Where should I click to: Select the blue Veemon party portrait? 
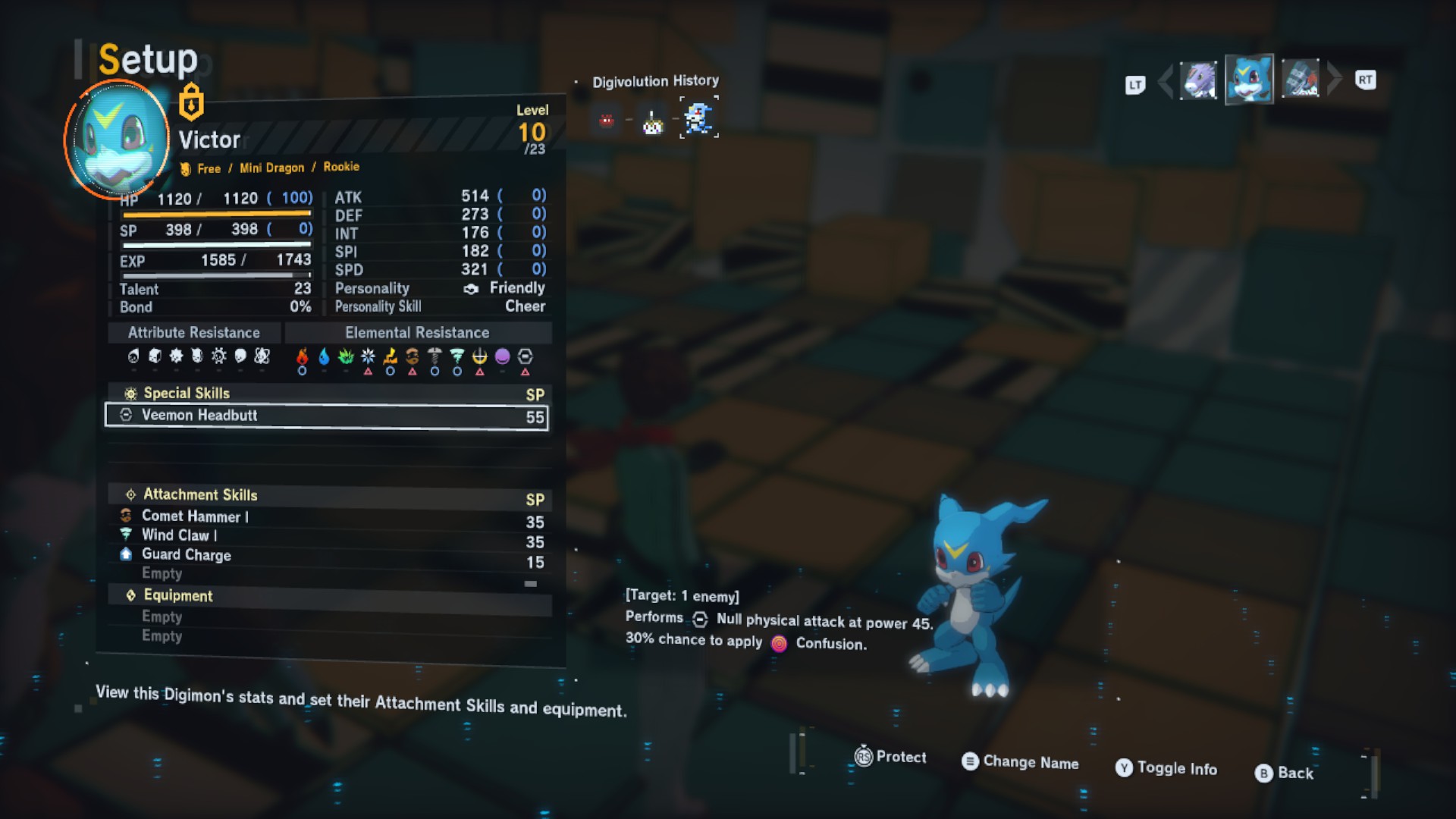(x=1249, y=79)
